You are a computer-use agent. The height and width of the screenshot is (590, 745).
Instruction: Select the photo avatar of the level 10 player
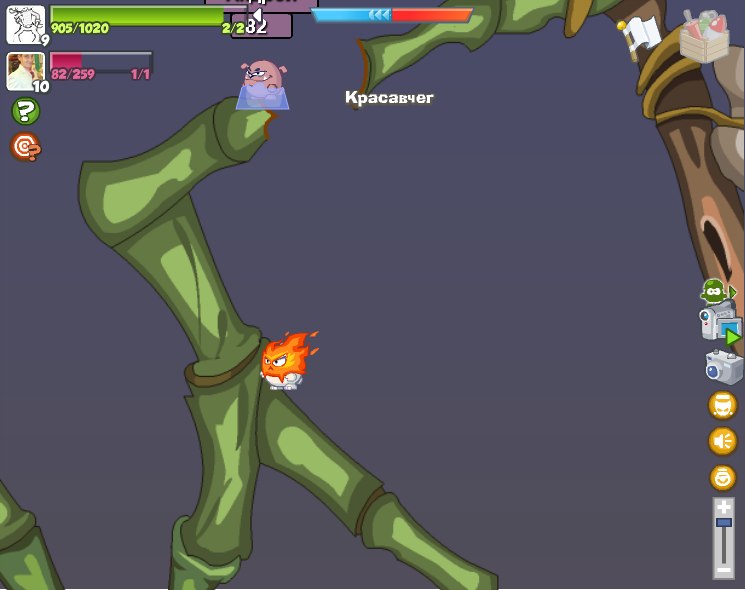tap(25, 71)
